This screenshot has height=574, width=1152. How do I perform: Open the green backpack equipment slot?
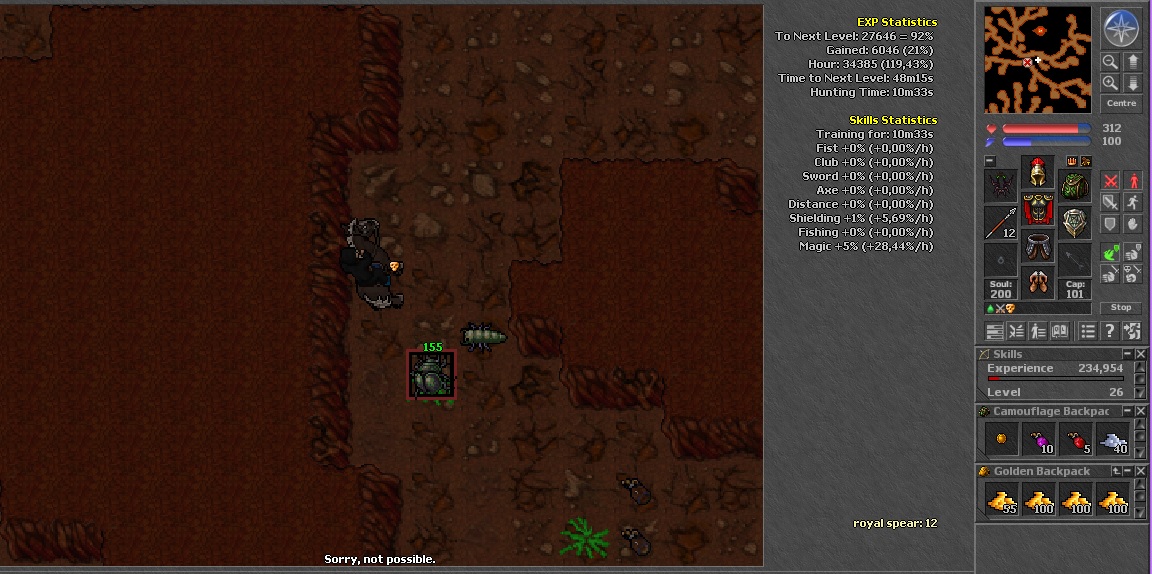tap(1074, 186)
